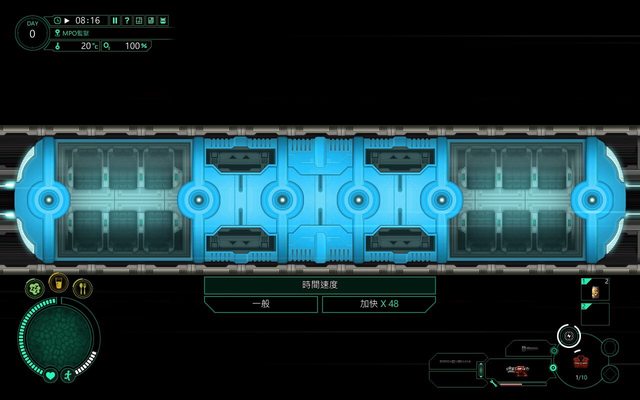Click the hunger fork-and-spoon status icon
640x400 pixels.
pos(84,289)
